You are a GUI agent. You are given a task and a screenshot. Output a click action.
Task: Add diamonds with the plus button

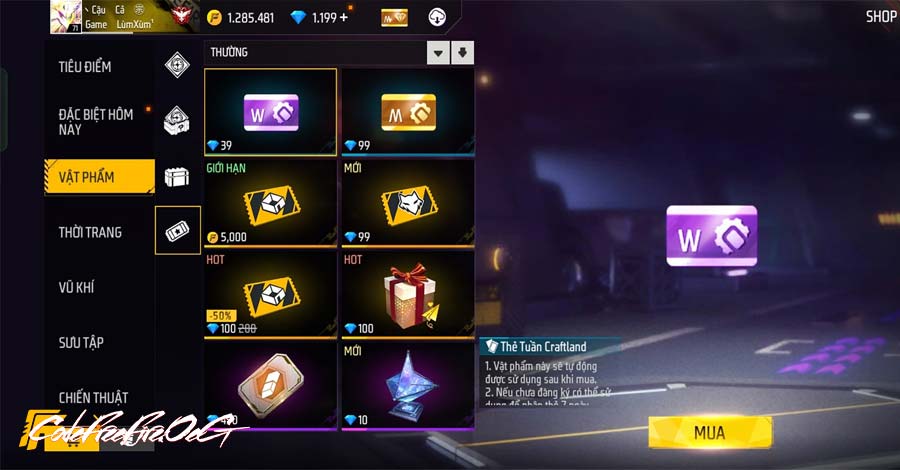click(x=344, y=17)
